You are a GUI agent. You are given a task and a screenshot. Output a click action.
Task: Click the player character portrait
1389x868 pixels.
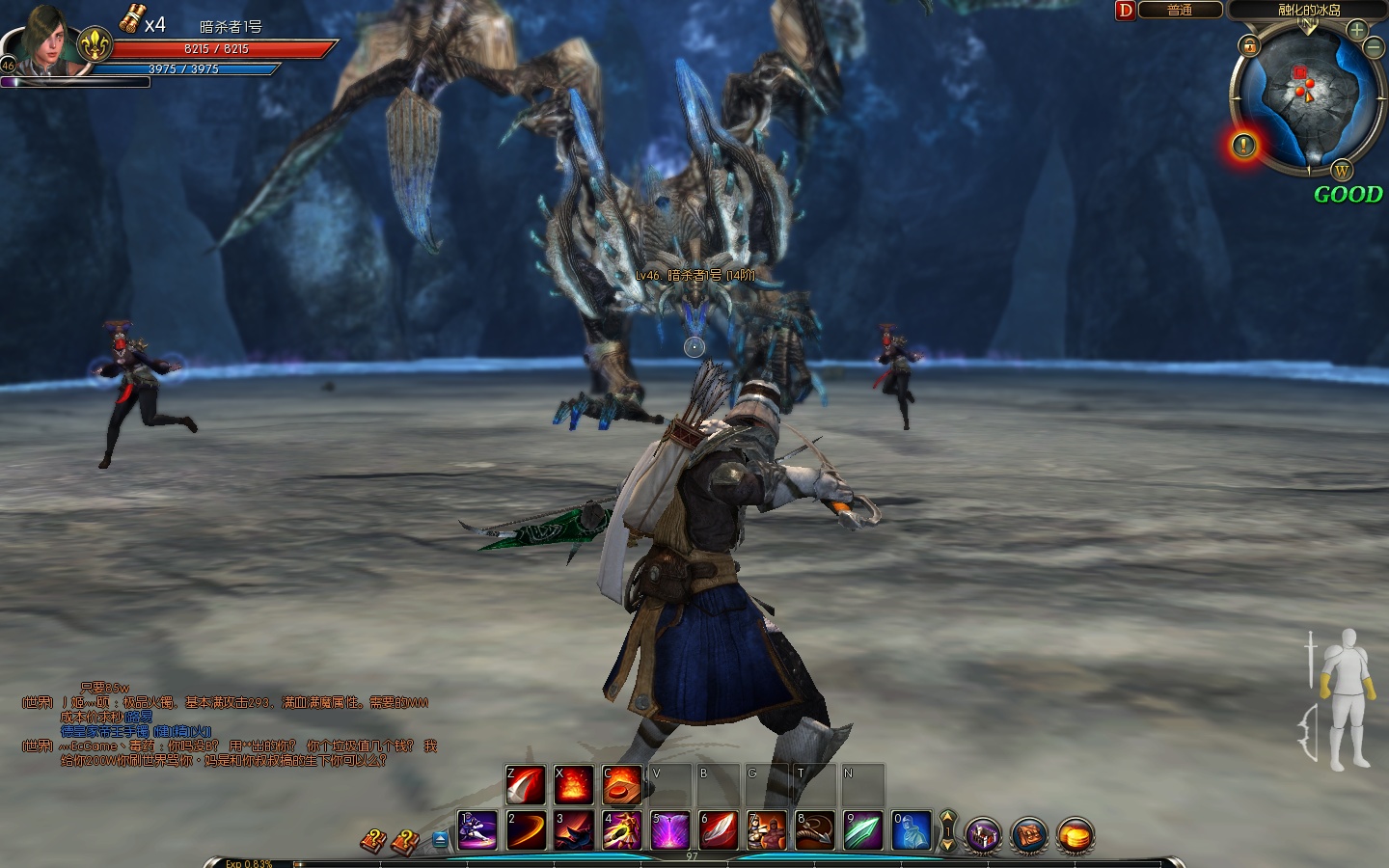pyautogui.click(x=43, y=43)
